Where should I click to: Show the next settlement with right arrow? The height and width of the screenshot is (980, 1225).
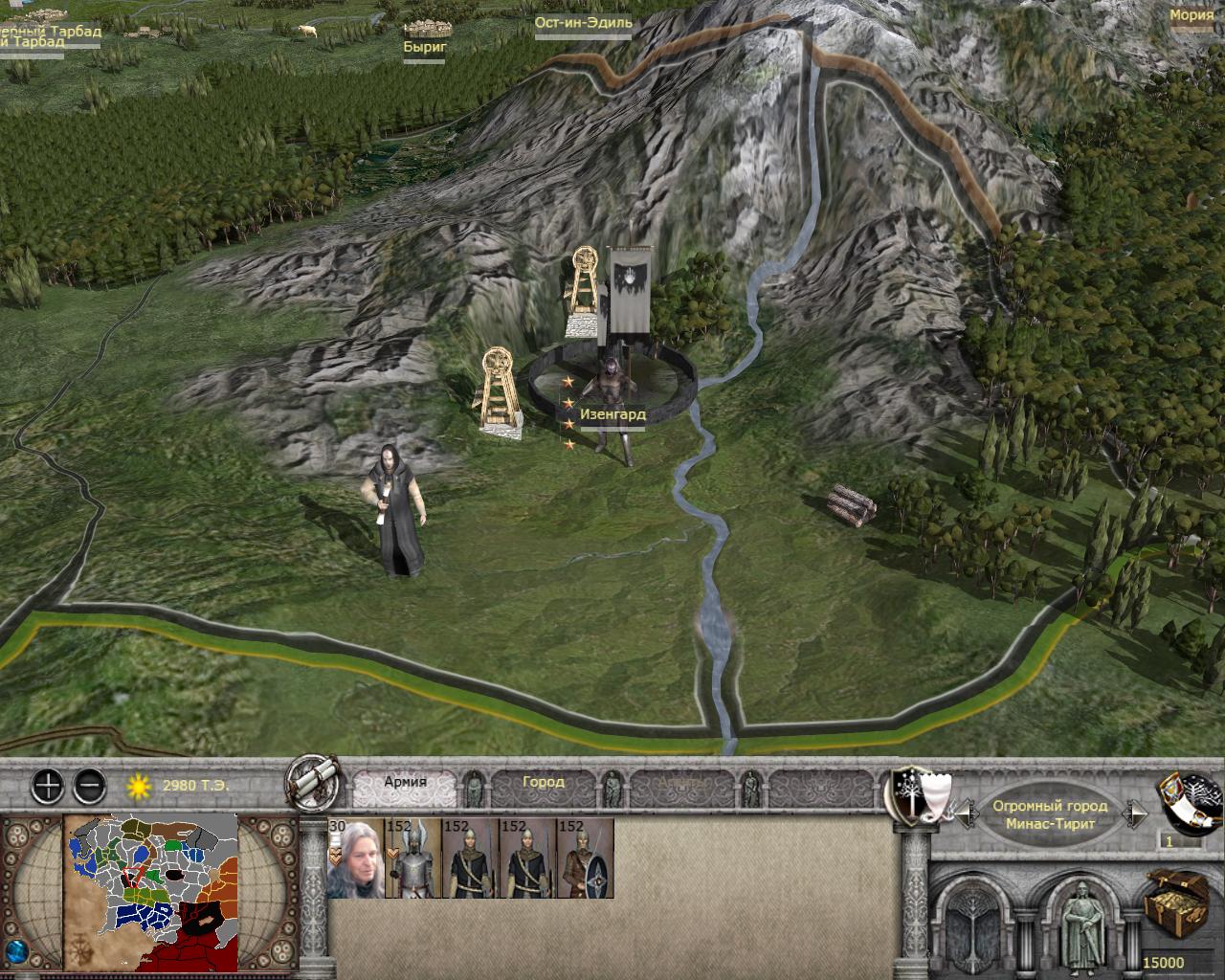click(1136, 814)
